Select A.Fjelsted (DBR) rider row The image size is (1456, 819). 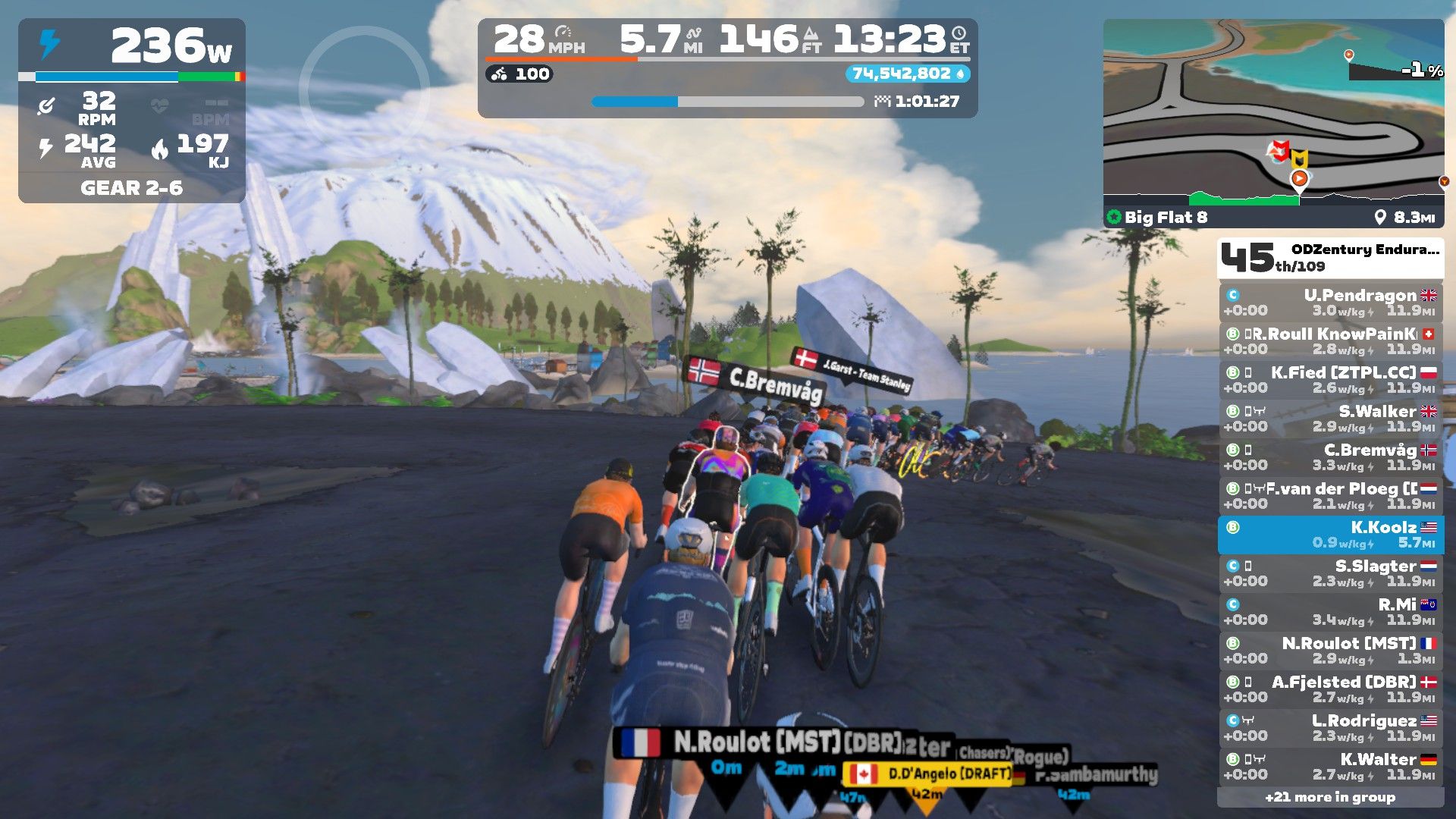point(1331,689)
